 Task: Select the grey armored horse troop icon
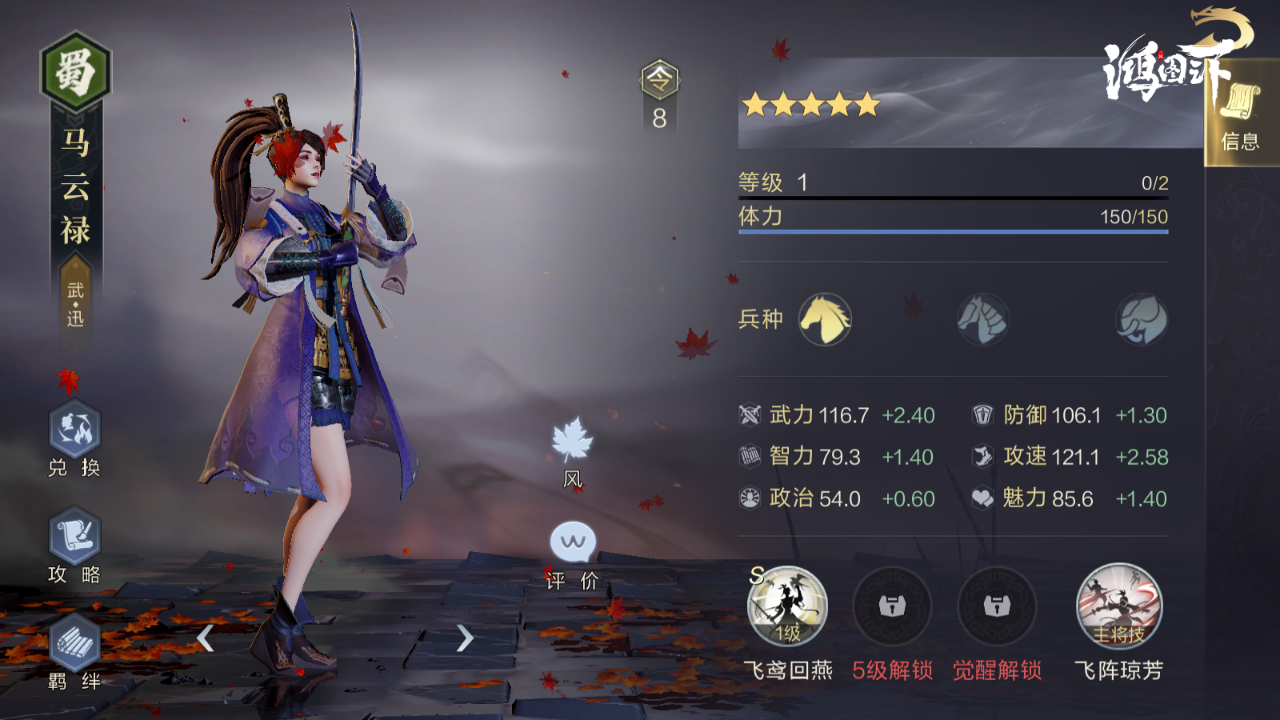click(x=983, y=320)
